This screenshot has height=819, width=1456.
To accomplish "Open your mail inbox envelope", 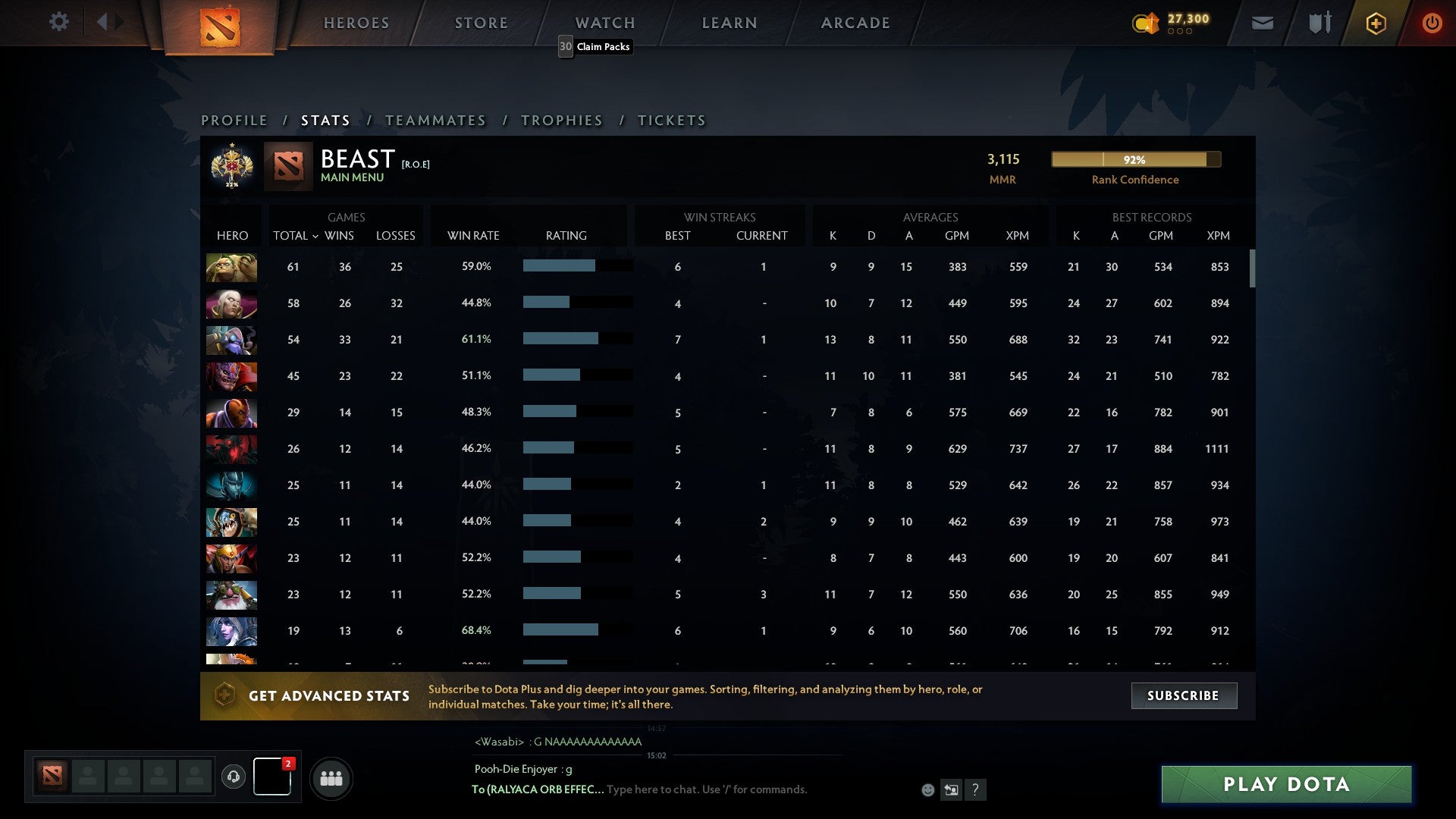I will coord(1263,23).
